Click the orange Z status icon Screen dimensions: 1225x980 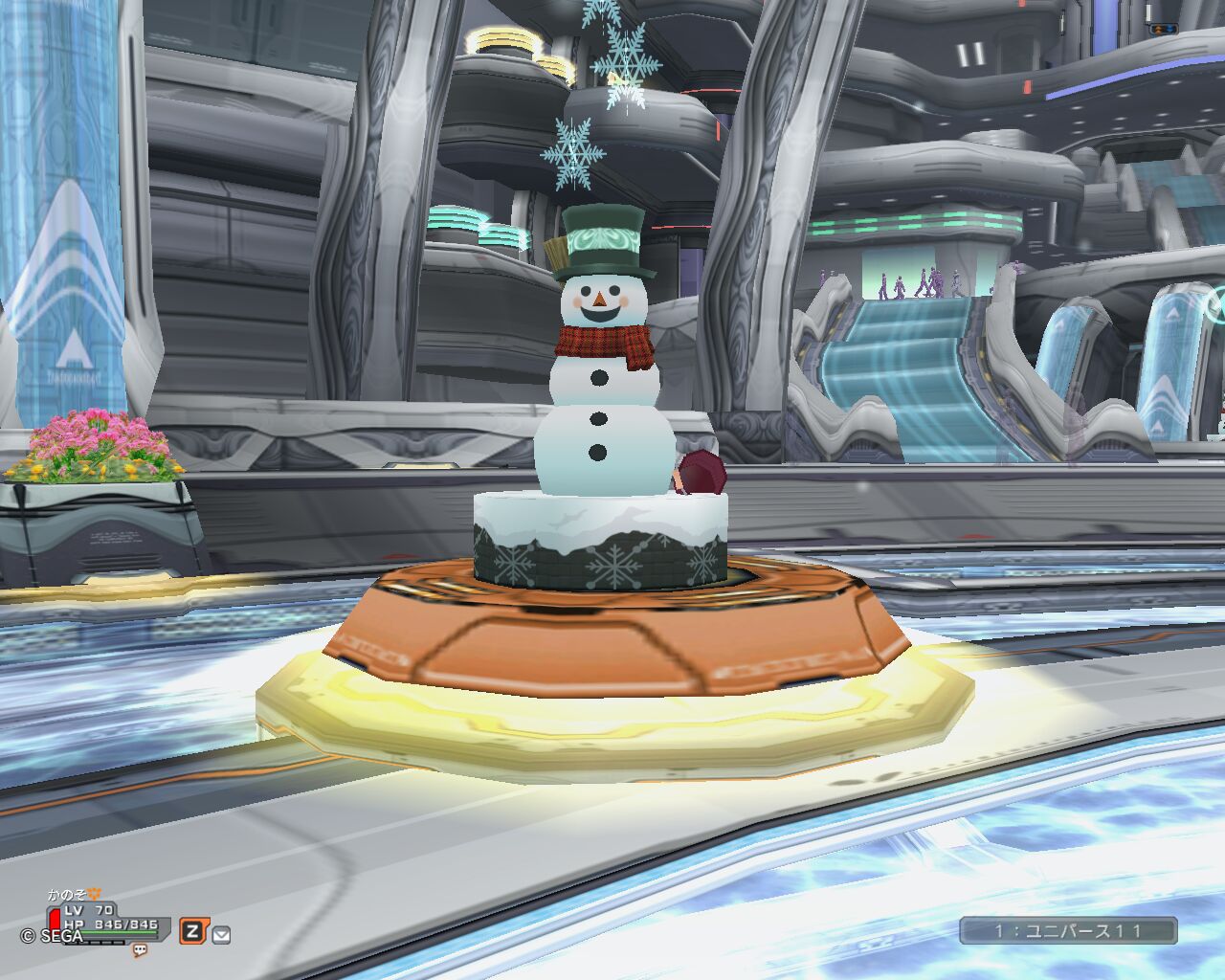(x=193, y=931)
